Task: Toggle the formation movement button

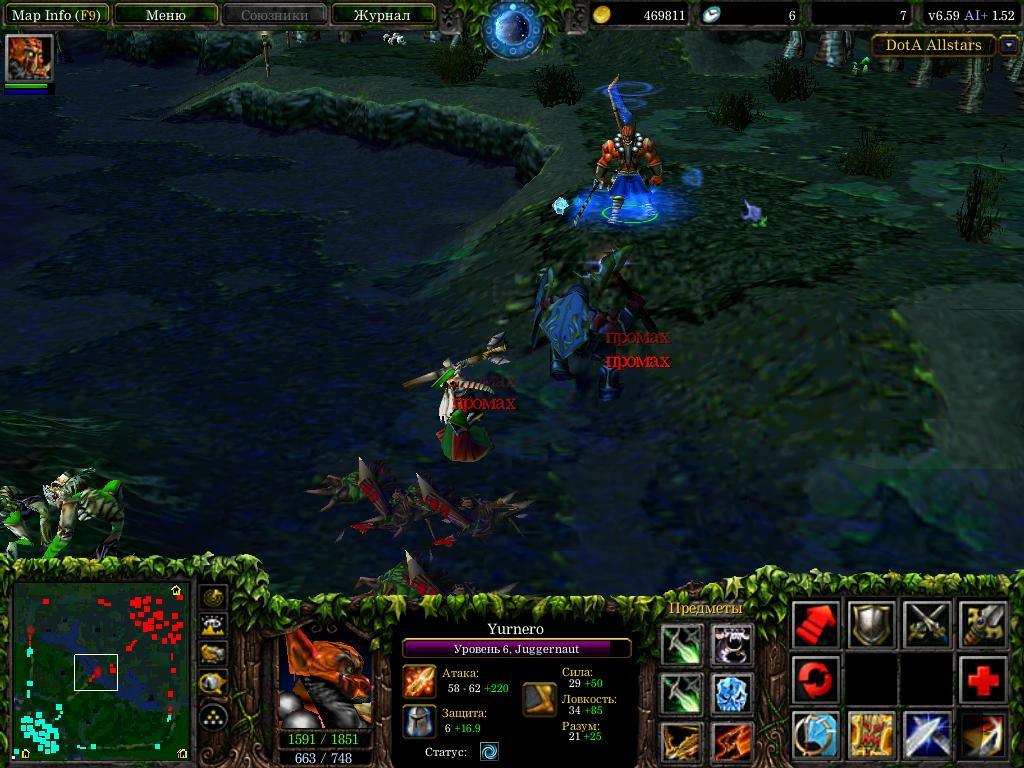Action: (x=214, y=716)
